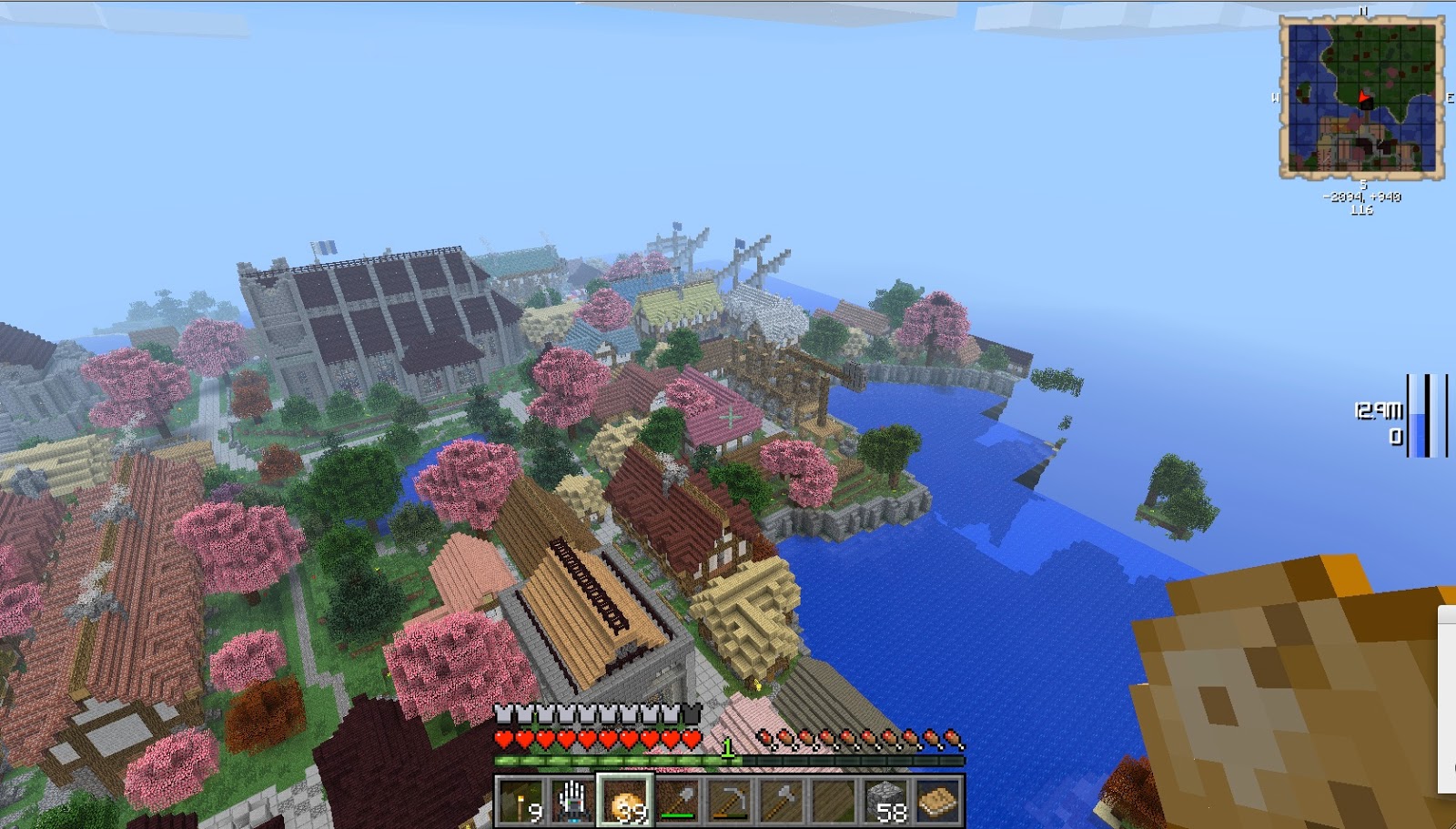Click the red player arrow on the minimap
Screen dimensions: 1456x829
[x=1363, y=96]
